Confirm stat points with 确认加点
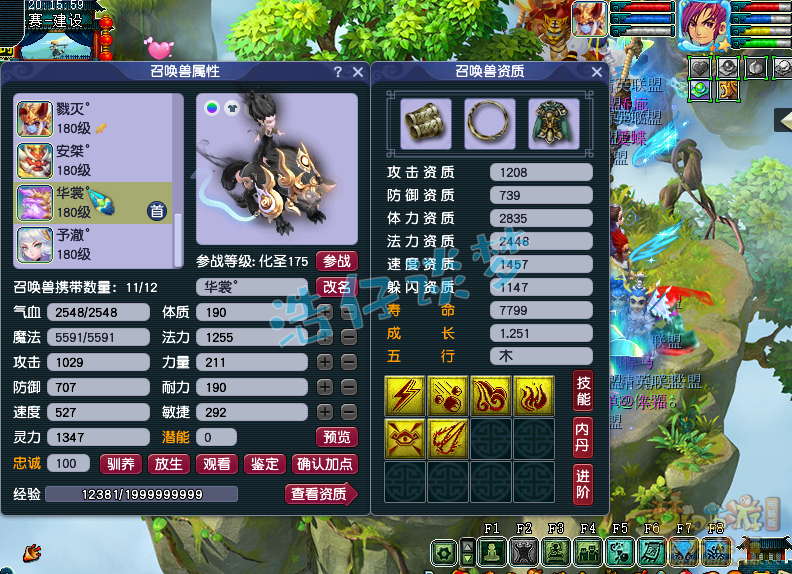The height and width of the screenshot is (574, 792). click(324, 463)
